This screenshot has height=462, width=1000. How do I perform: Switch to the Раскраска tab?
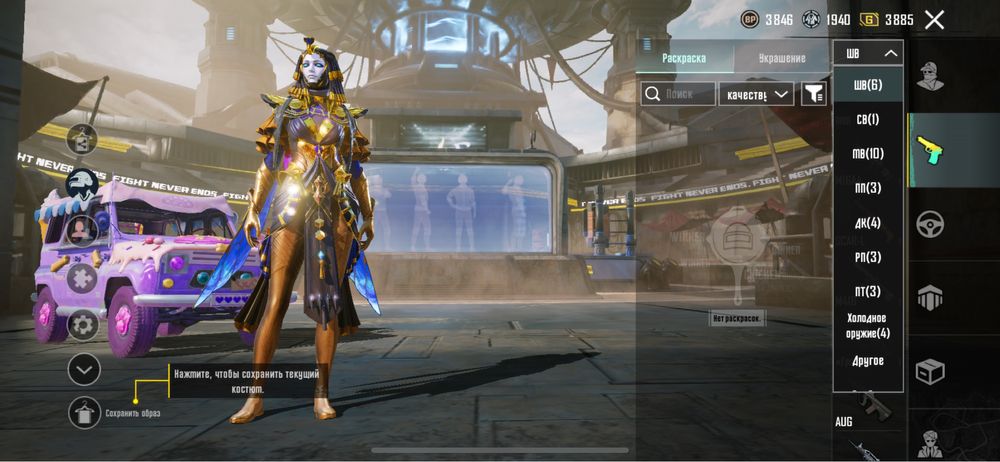[684, 58]
